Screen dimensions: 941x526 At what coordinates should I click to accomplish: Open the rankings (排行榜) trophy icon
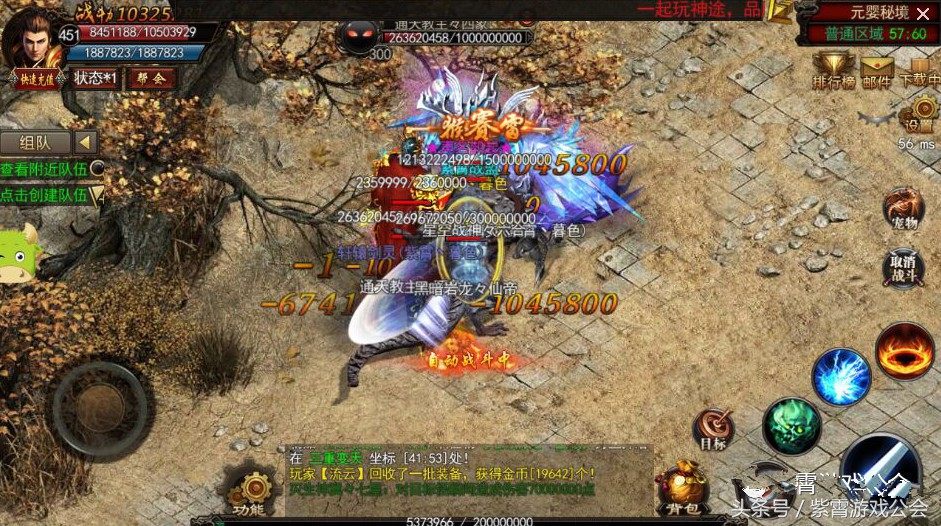[x=831, y=72]
